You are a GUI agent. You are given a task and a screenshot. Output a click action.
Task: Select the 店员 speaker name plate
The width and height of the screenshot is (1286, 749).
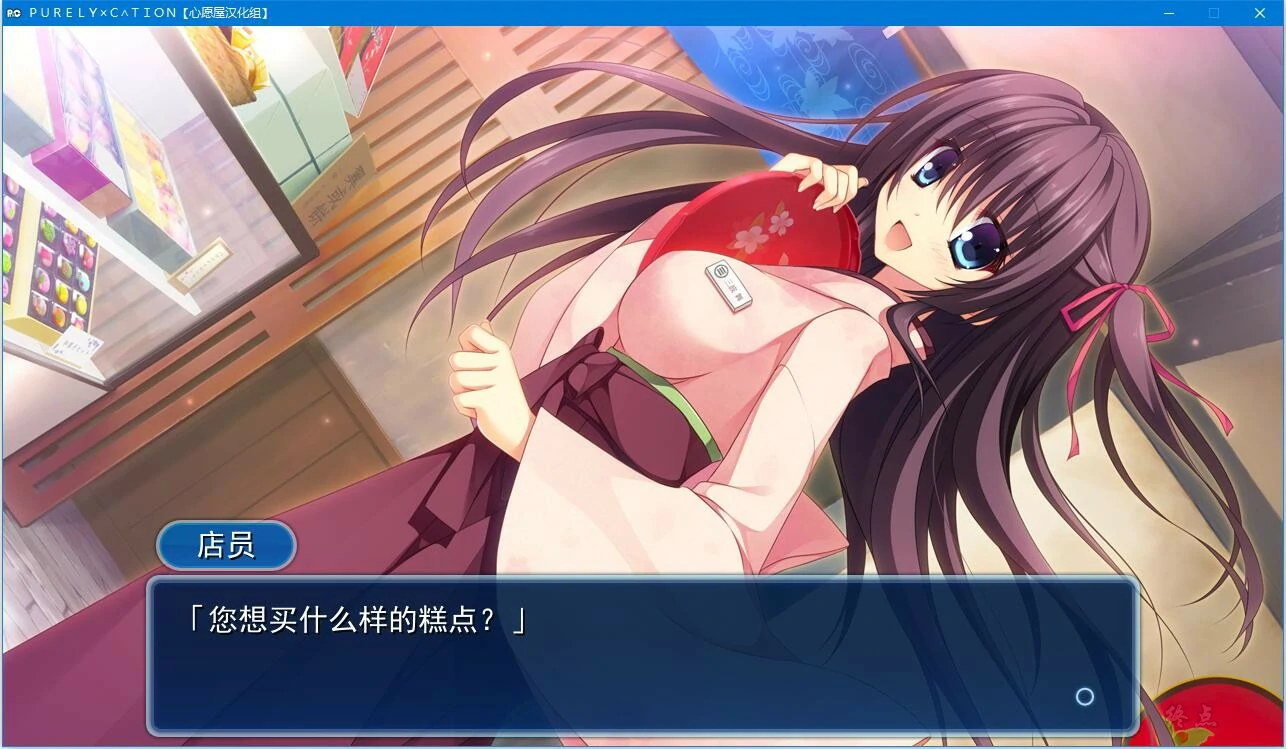[x=224, y=544]
